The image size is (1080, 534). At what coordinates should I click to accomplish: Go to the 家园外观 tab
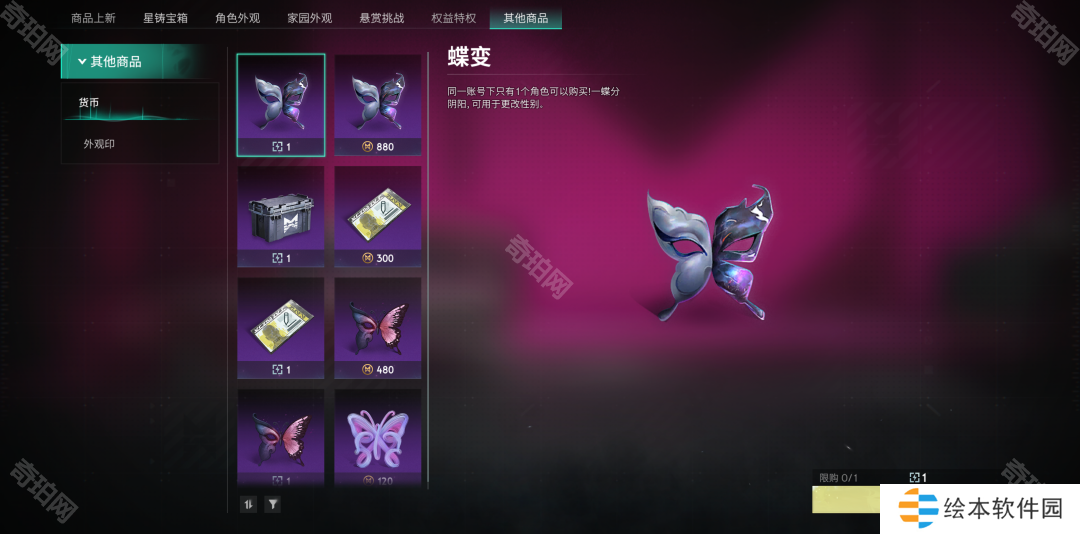[309, 18]
